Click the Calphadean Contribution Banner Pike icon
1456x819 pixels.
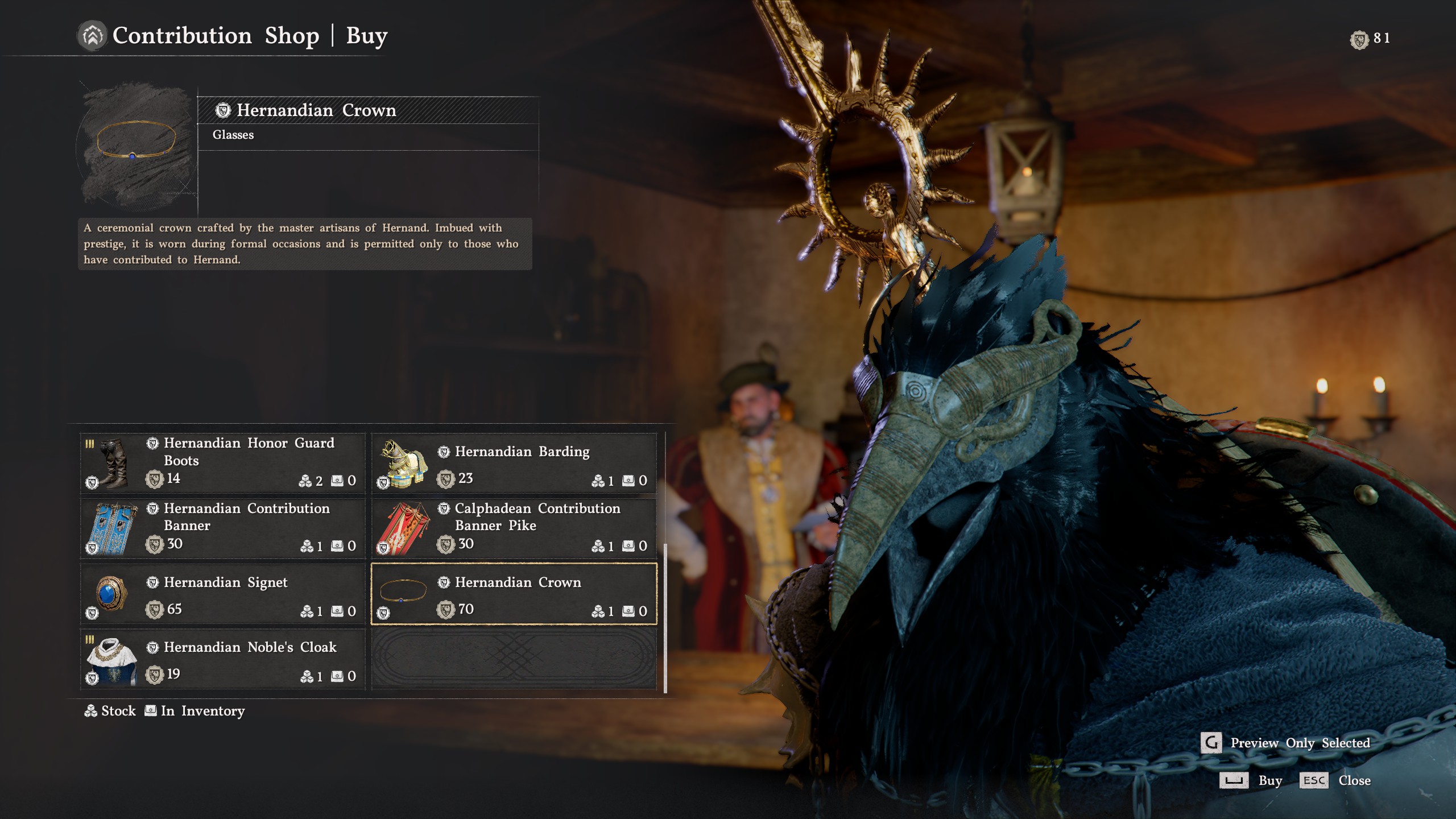coord(405,528)
